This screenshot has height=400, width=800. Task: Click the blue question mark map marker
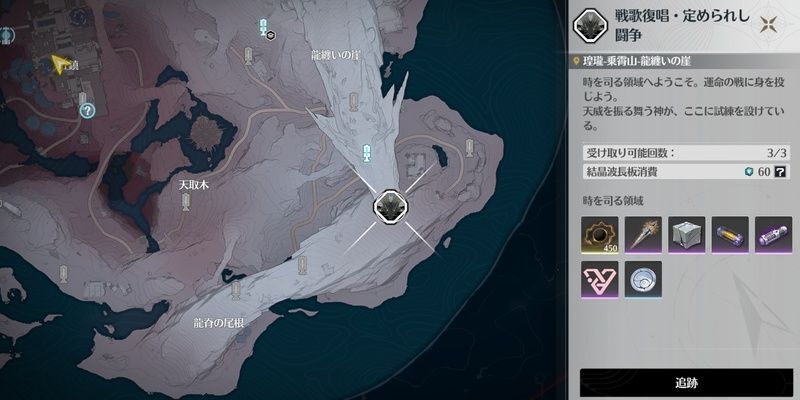click(x=88, y=110)
